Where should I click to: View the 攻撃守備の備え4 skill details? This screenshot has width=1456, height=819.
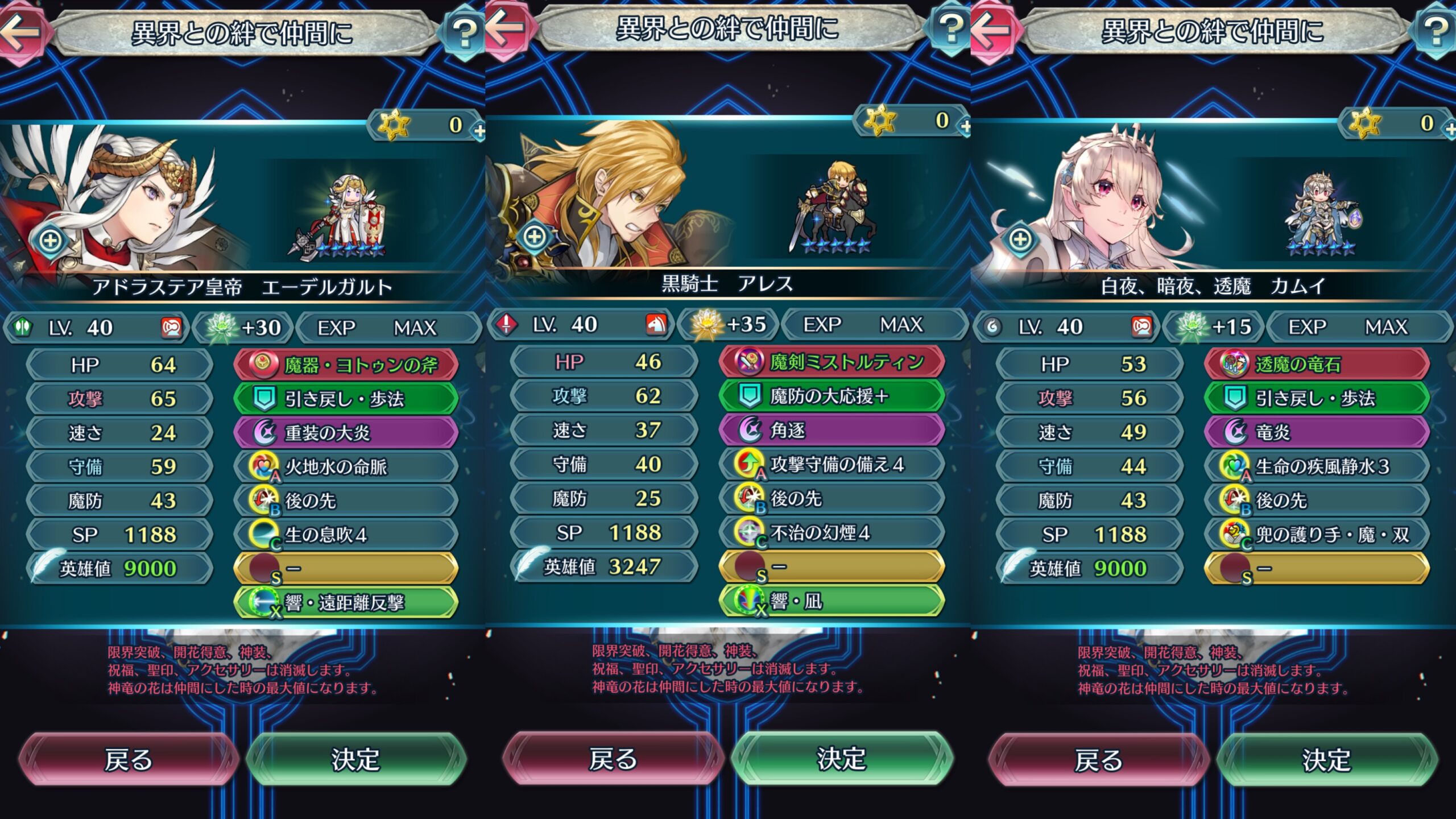(832, 464)
